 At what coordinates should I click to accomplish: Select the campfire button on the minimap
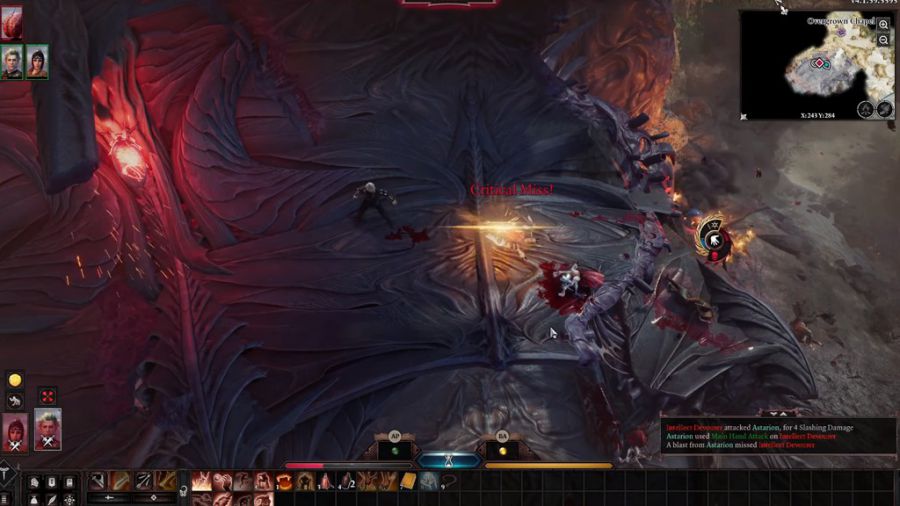(866, 109)
